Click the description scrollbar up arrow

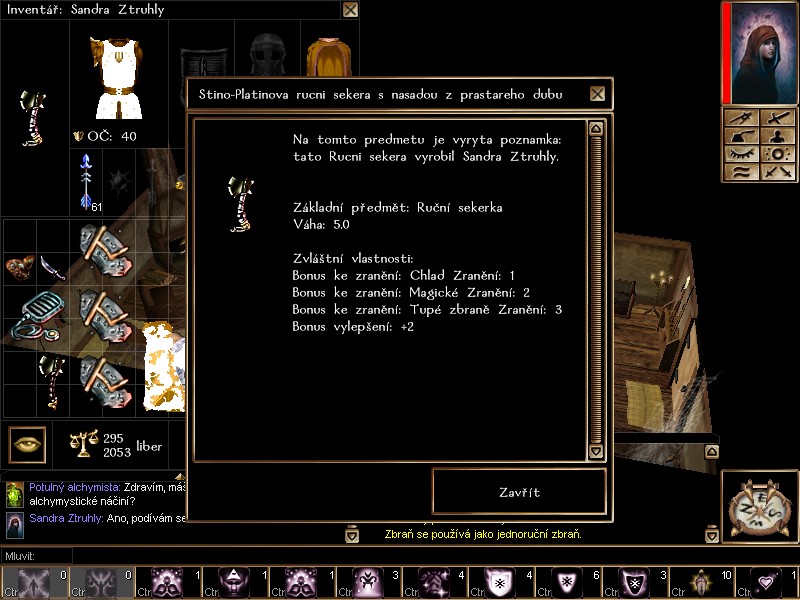[x=597, y=128]
